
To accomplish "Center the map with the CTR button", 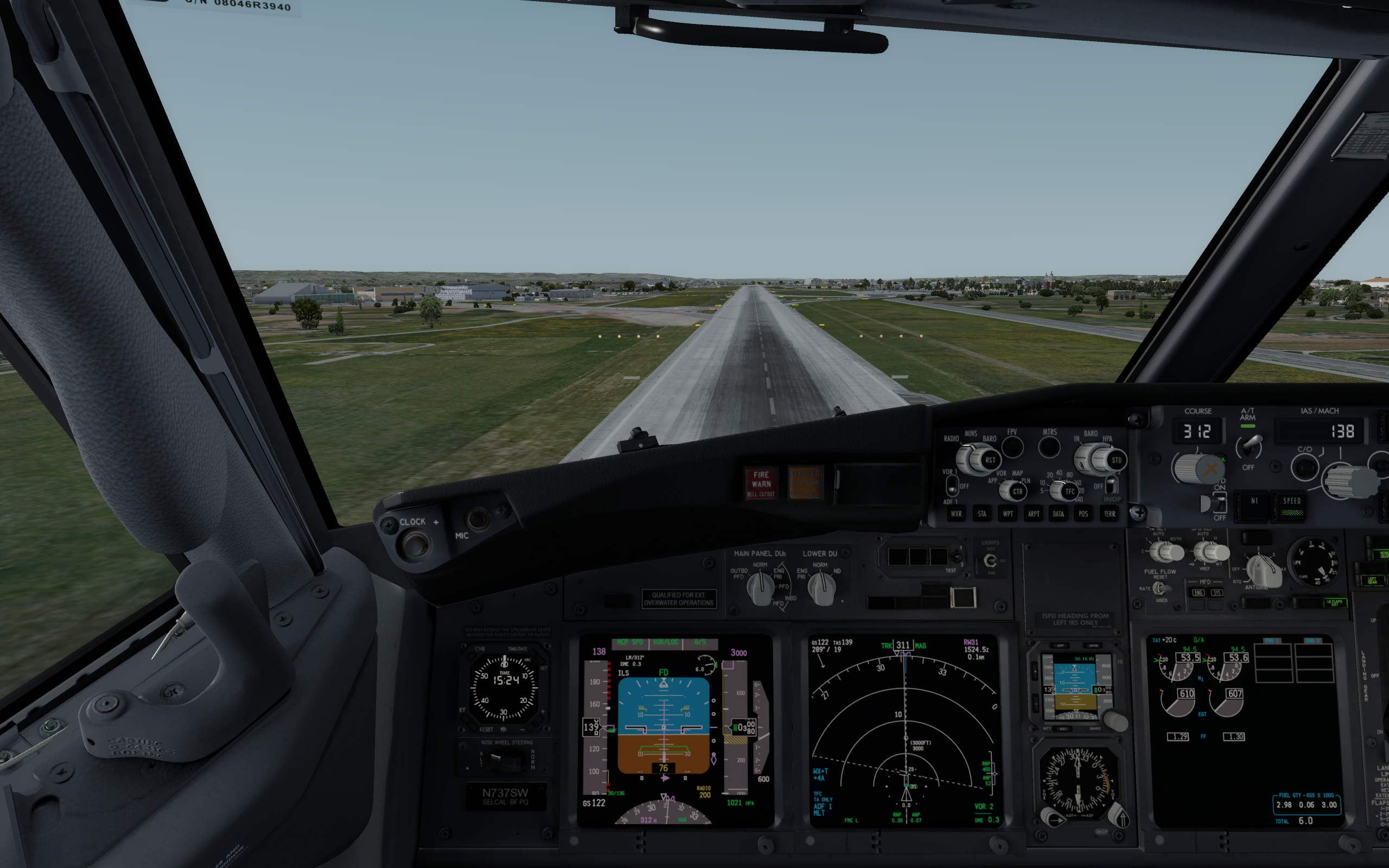I will click(x=1017, y=492).
